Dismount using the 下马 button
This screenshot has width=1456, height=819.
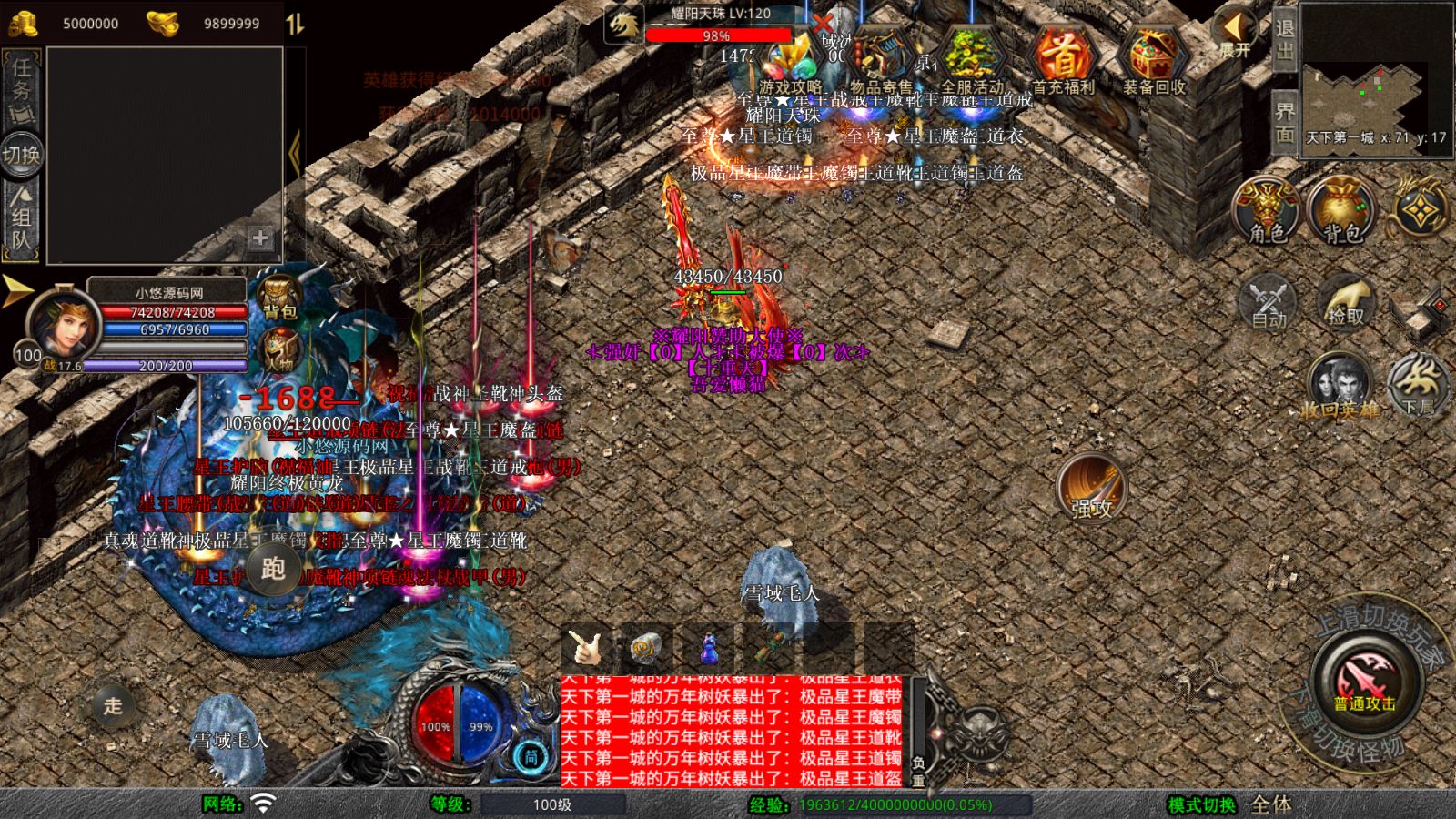[1419, 382]
